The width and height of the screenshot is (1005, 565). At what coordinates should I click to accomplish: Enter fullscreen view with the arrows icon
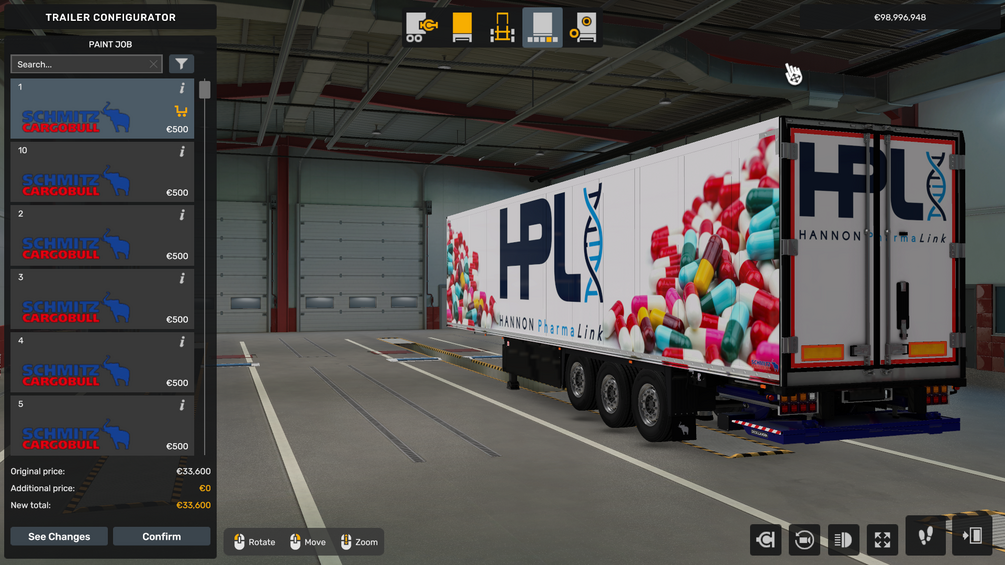click(x=882, y=539)
